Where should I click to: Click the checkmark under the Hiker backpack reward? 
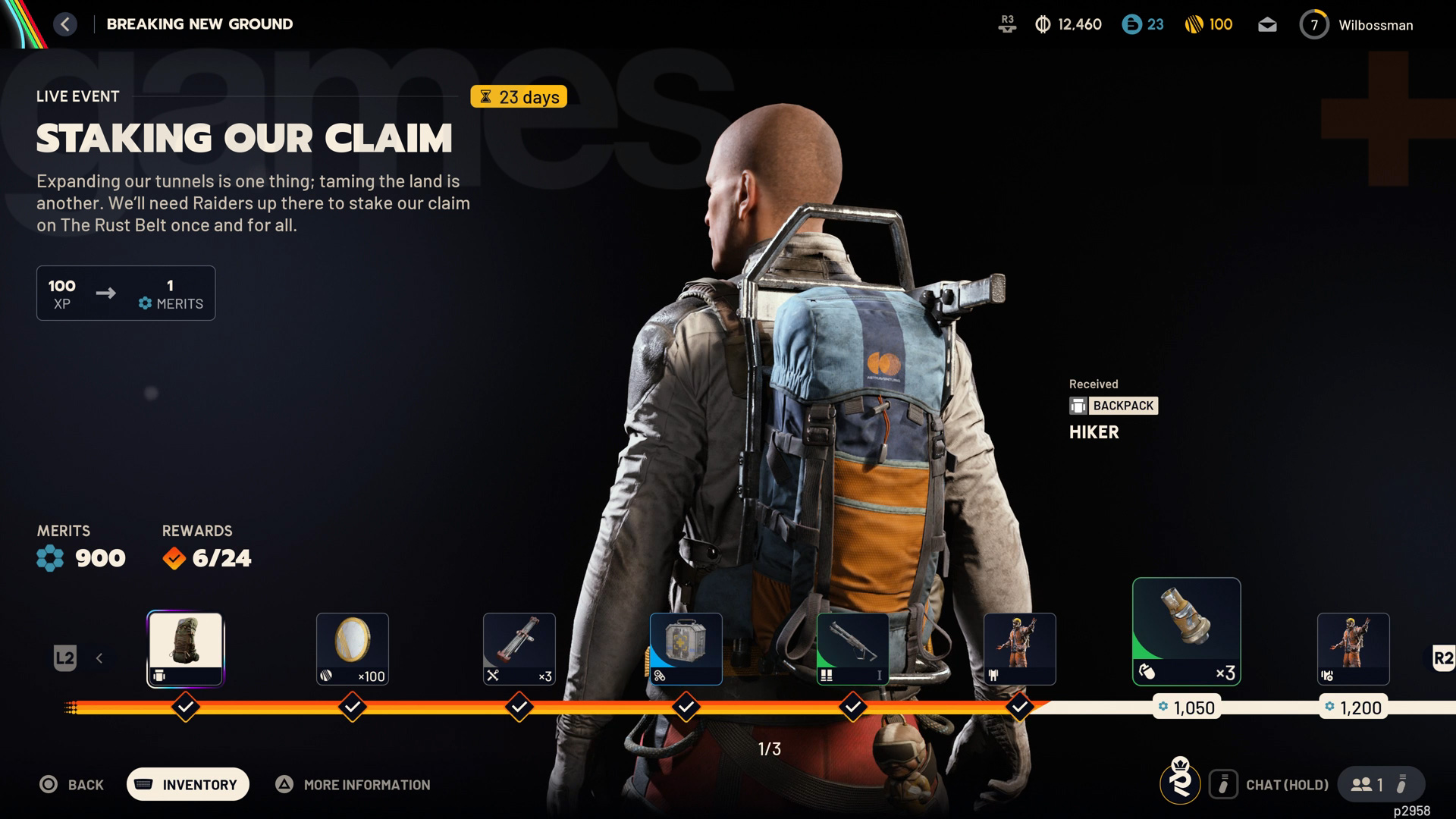click(185, 706)
